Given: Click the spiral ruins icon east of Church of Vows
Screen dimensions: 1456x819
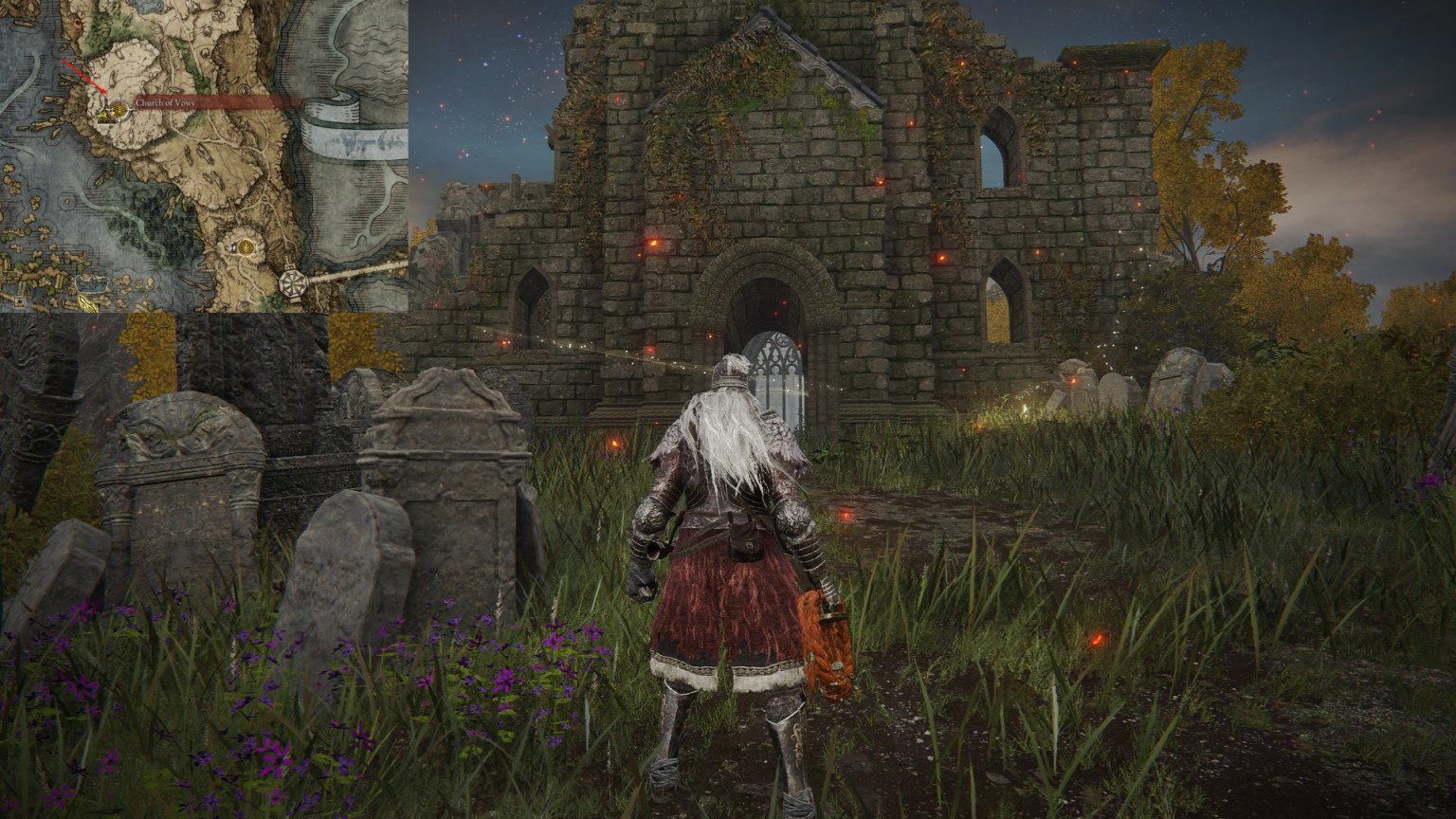Looking at the screenshot, I should coord(245,90).
